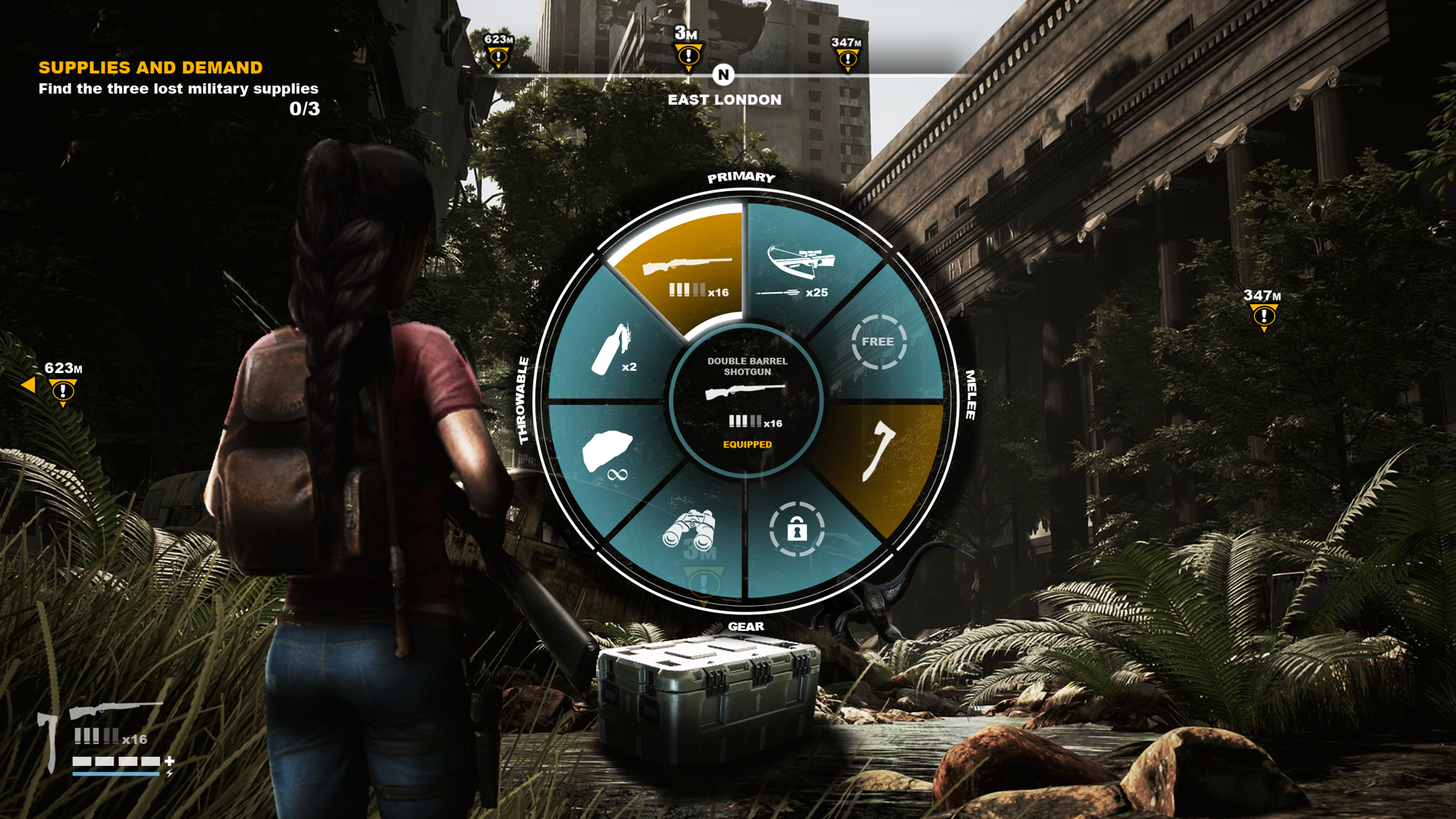Click the locked gear slot
Screen dimensions: 1456x819
(796, 529)
